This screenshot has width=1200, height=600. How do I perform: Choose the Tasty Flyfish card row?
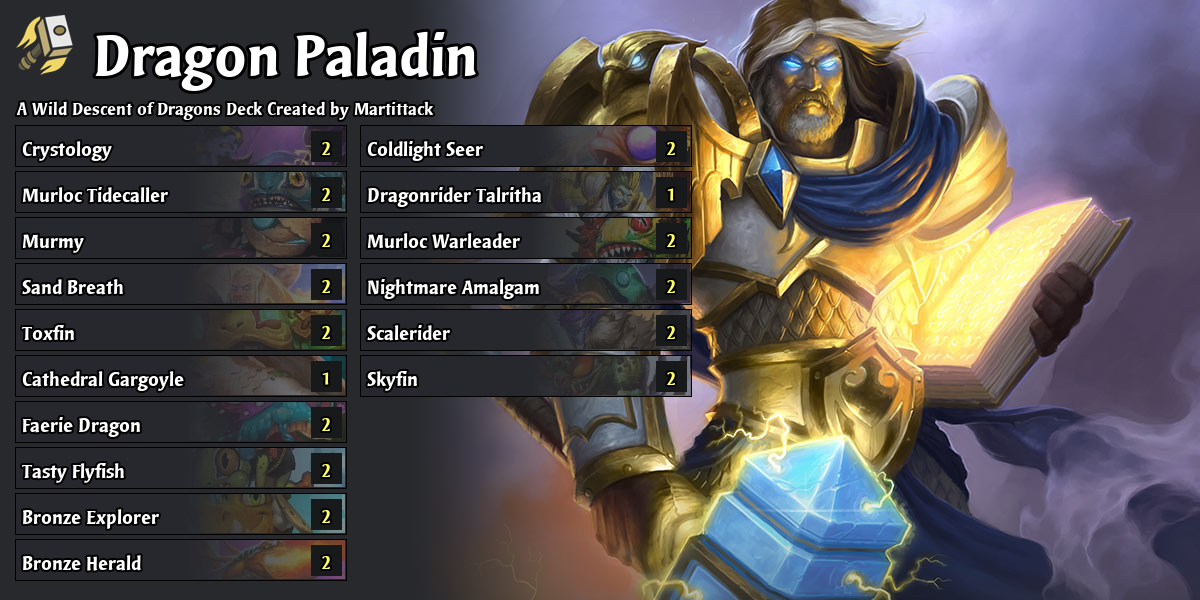click(180, 472)
